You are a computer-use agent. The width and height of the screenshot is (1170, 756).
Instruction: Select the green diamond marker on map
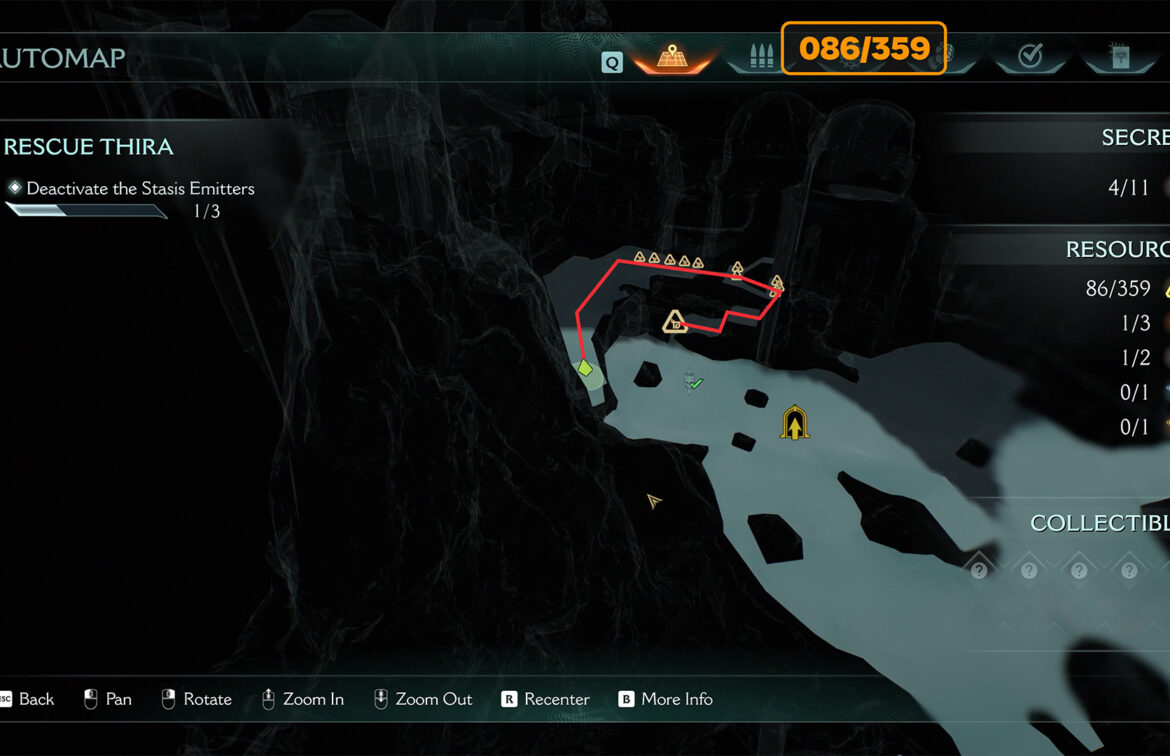[586, 369]
